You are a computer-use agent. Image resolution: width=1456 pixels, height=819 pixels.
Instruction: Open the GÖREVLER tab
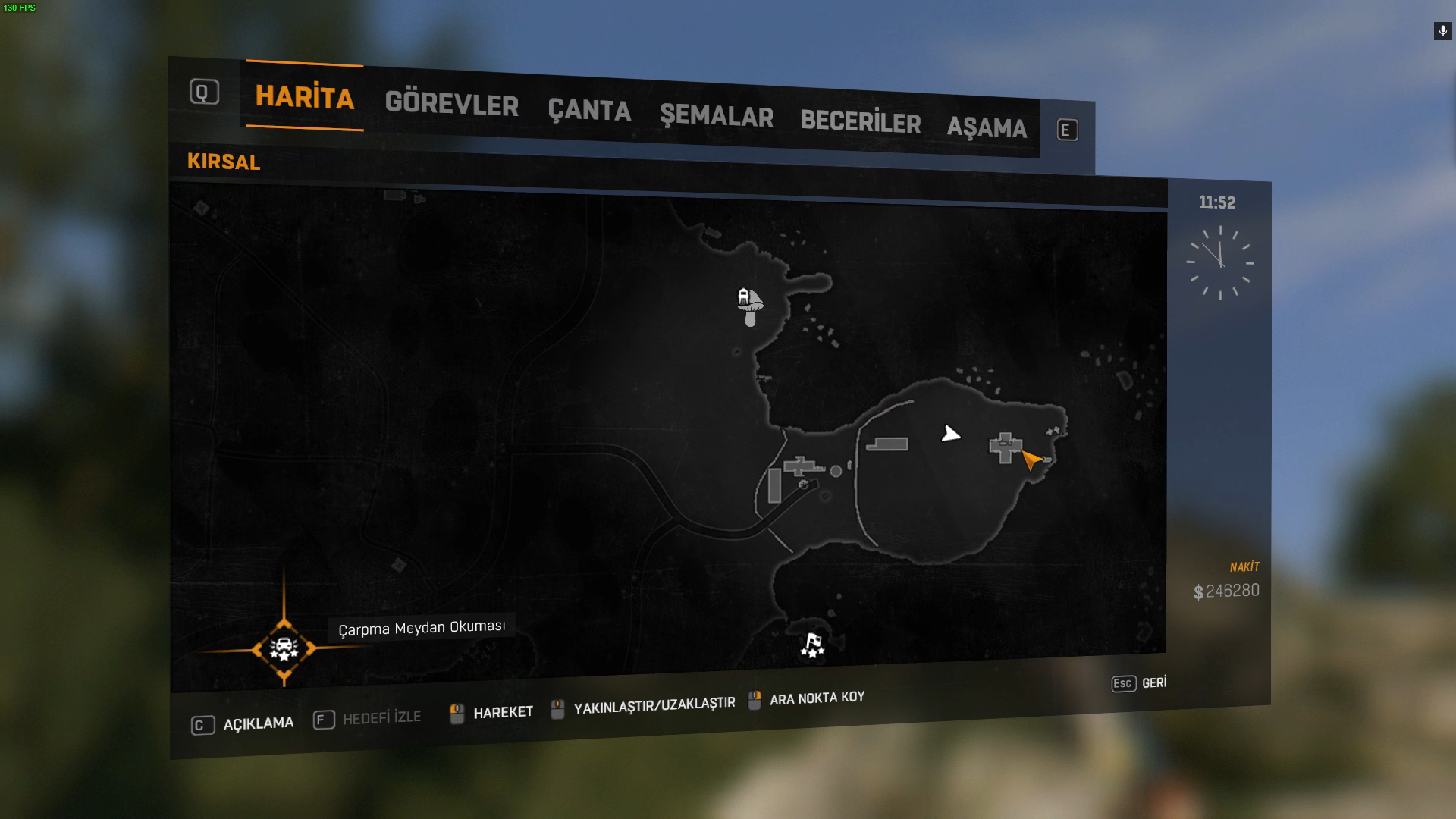451,104
